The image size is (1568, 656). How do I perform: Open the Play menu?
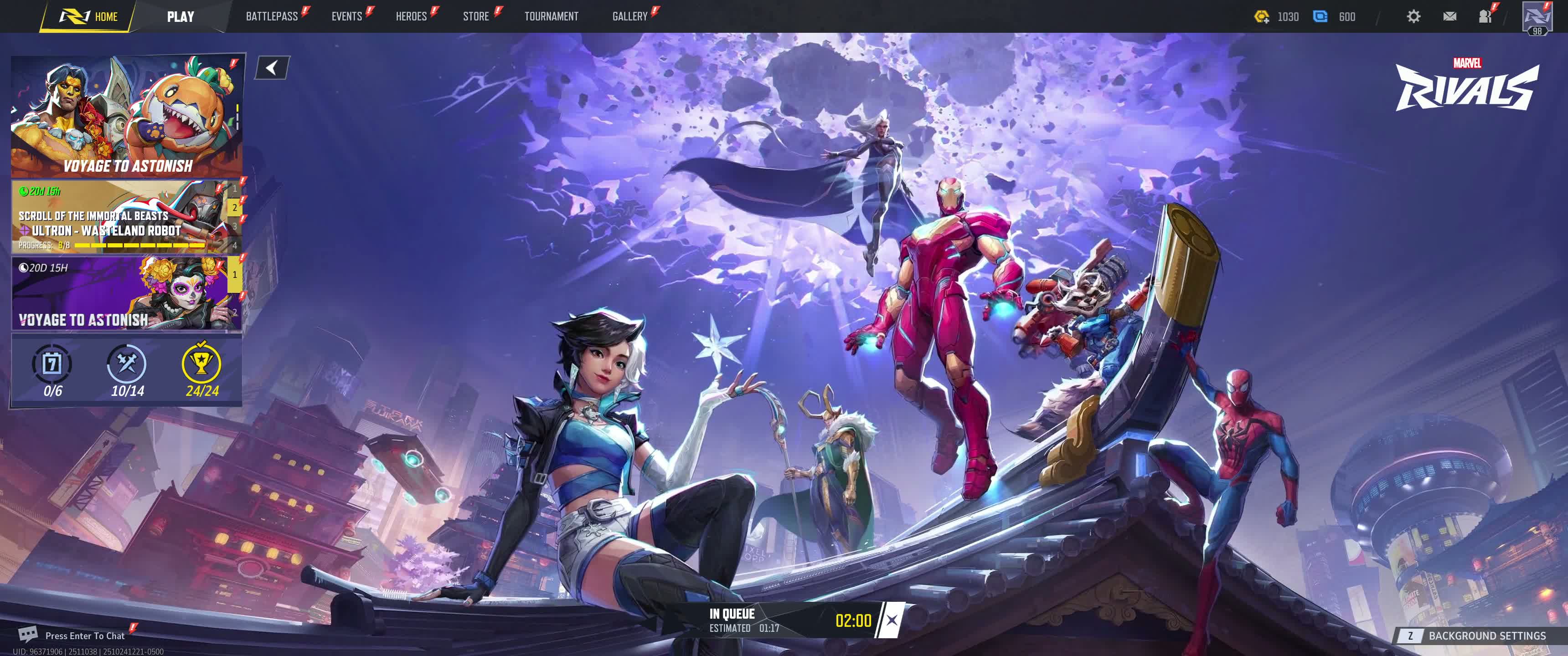pyautogui.click(x=180, y=16)
